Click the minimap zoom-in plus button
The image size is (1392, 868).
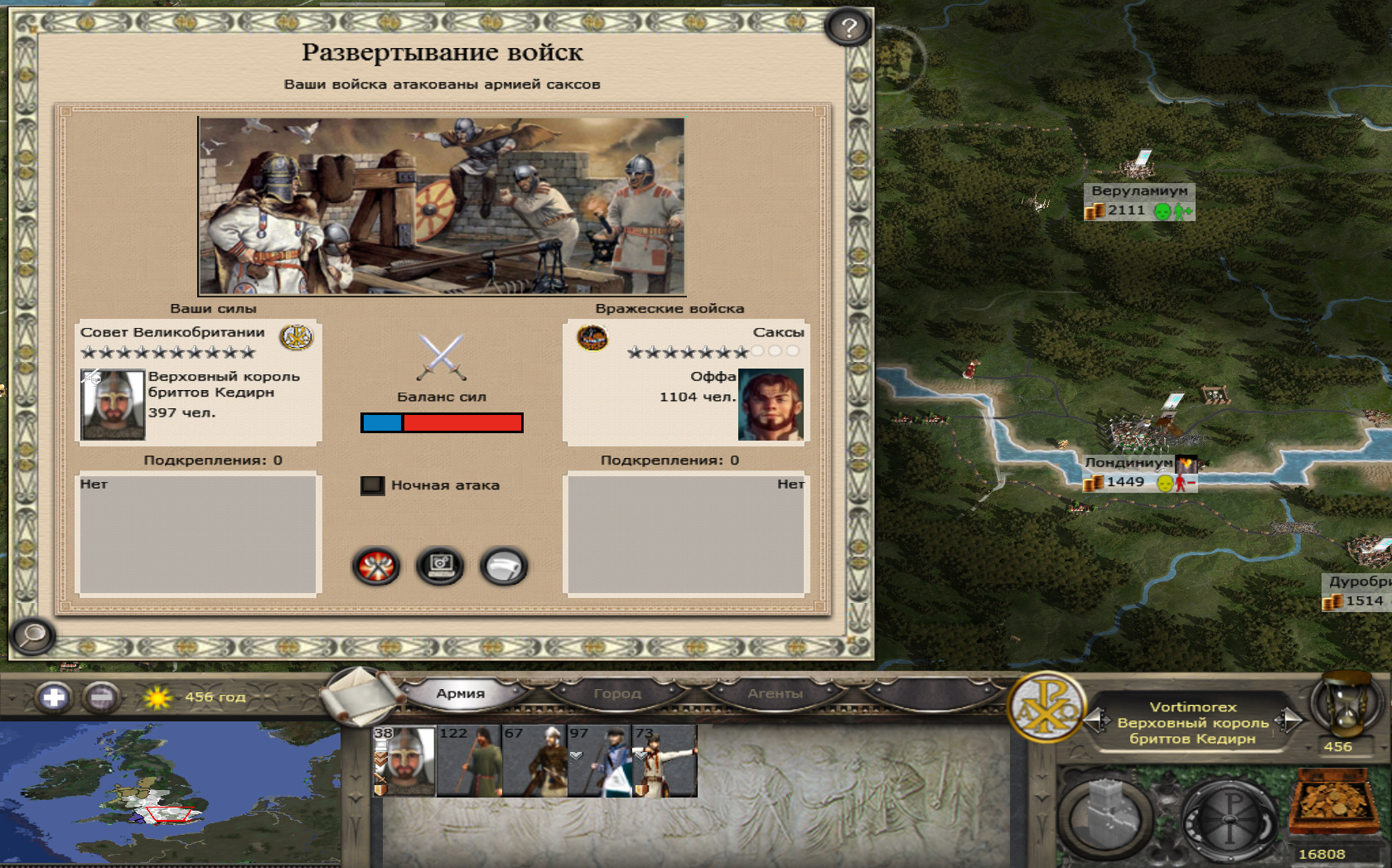[x=54, y=697]
